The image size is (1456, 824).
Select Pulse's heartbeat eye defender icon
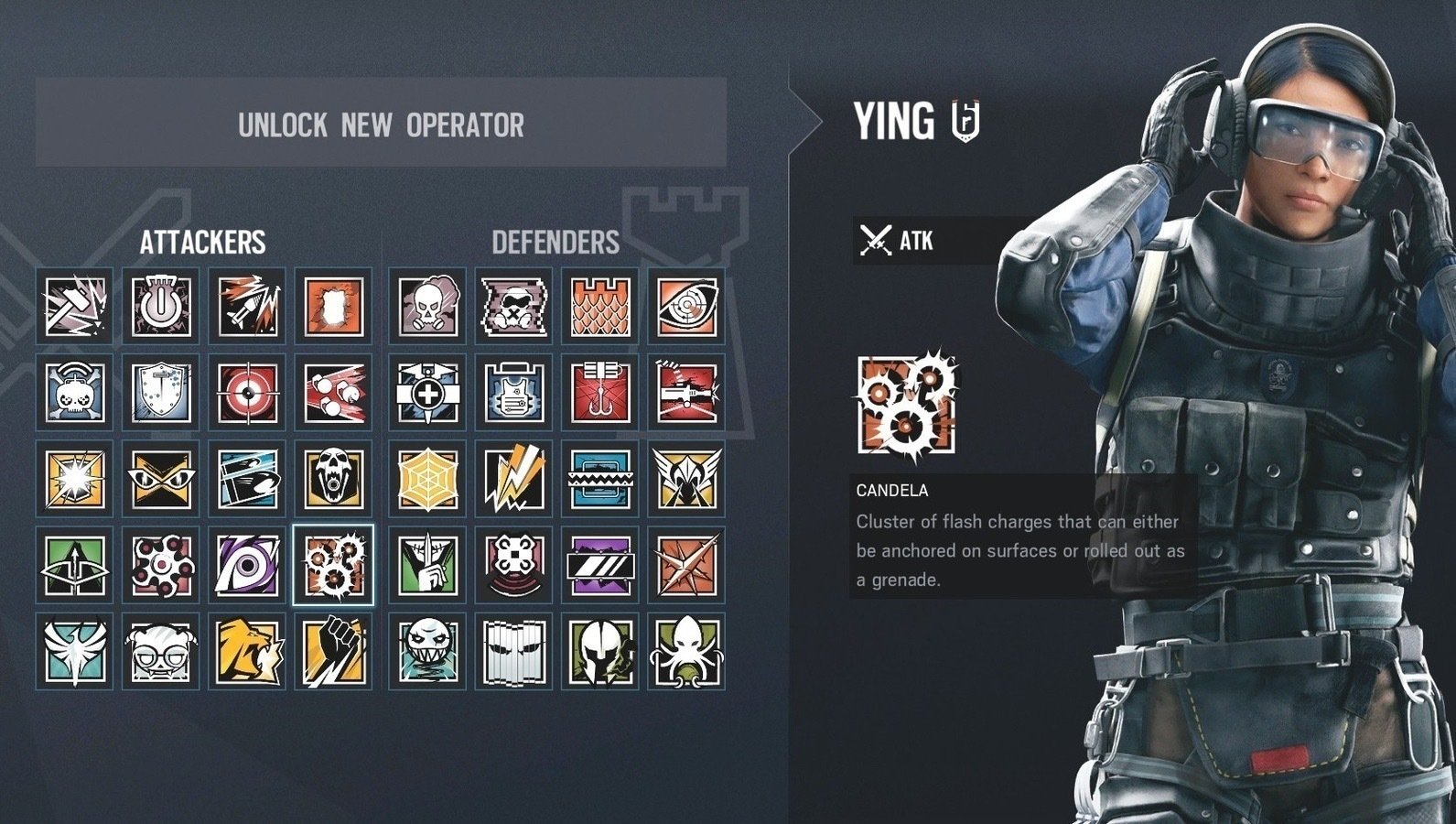[686, 306]
